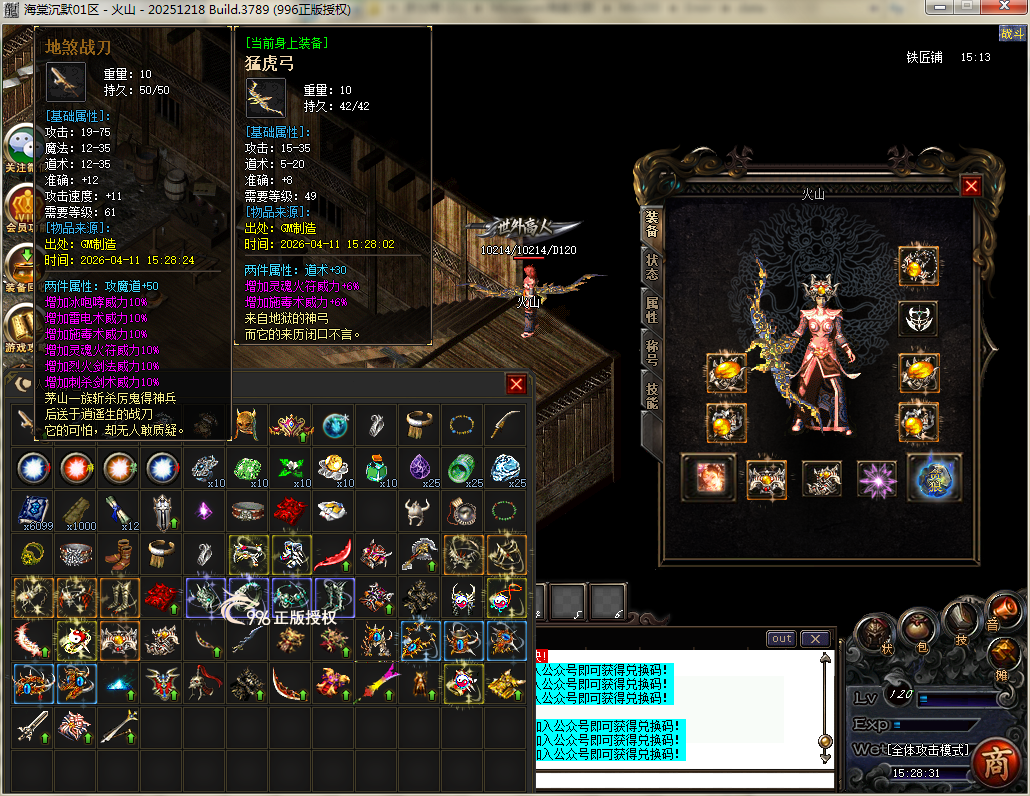Select the brown leather boots item
This screenshot has height=796, width=1030.
click(119, 553)
